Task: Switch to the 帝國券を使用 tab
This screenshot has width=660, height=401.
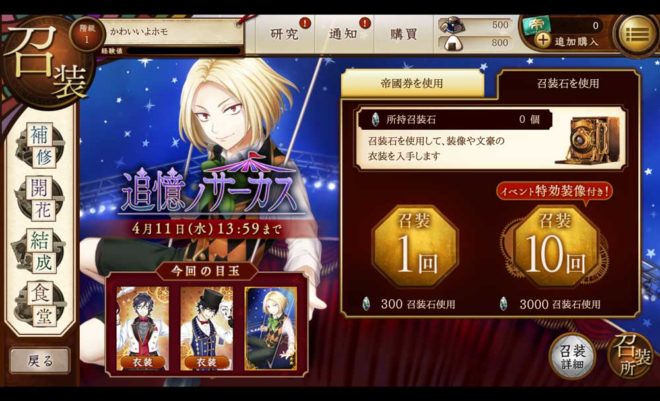Action: coord(412,84)
